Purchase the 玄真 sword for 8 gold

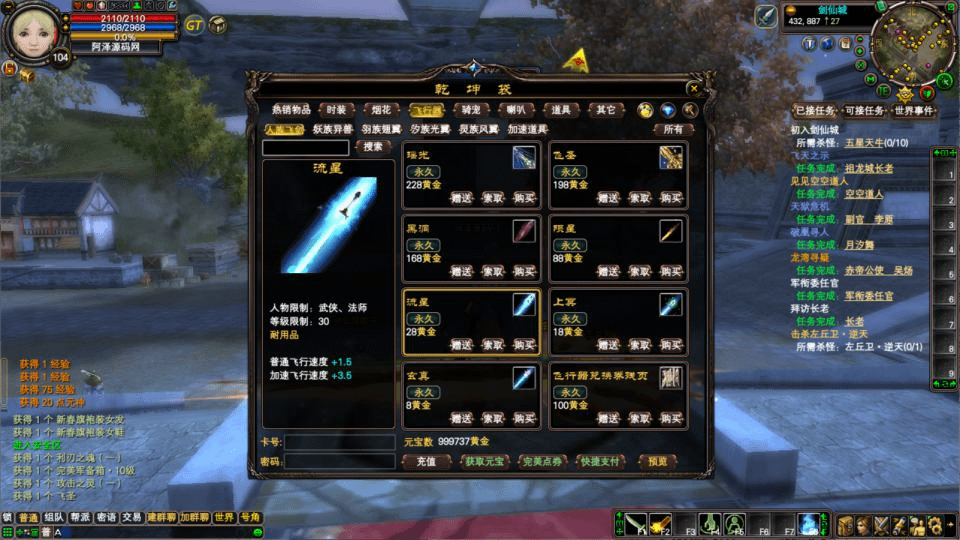[x=525, y=418]
